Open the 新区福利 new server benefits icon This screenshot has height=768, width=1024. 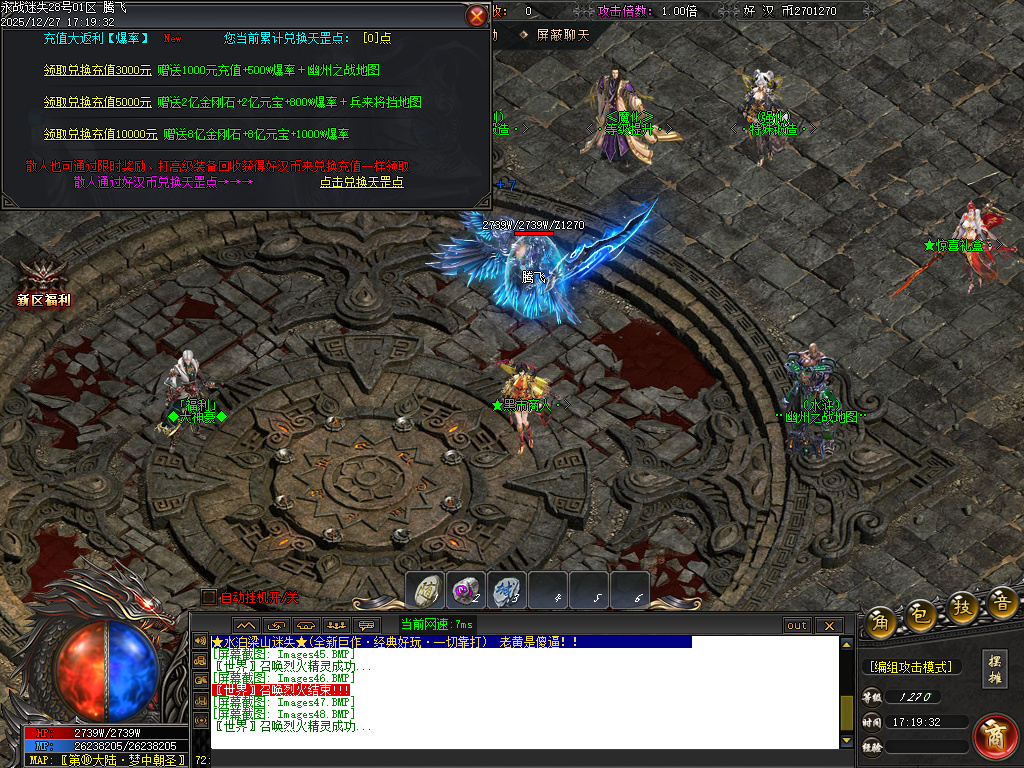click(43, 284)
